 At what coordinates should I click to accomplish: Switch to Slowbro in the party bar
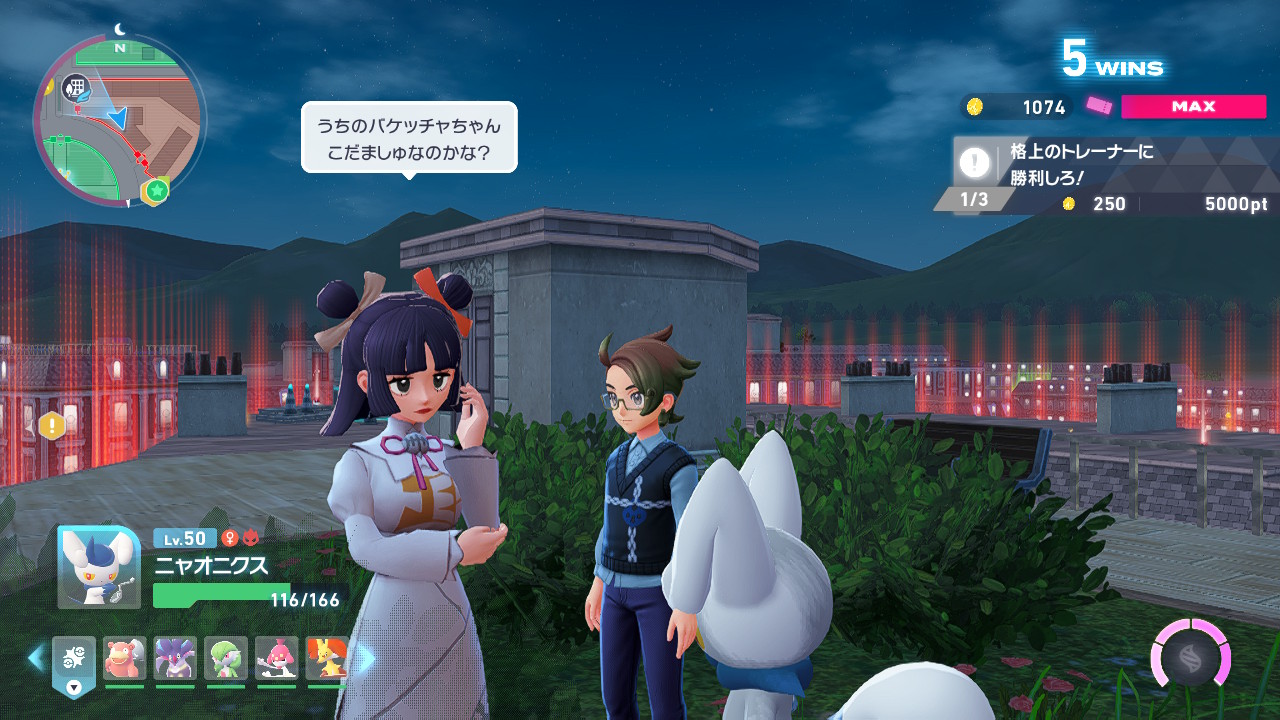point(125,658)
